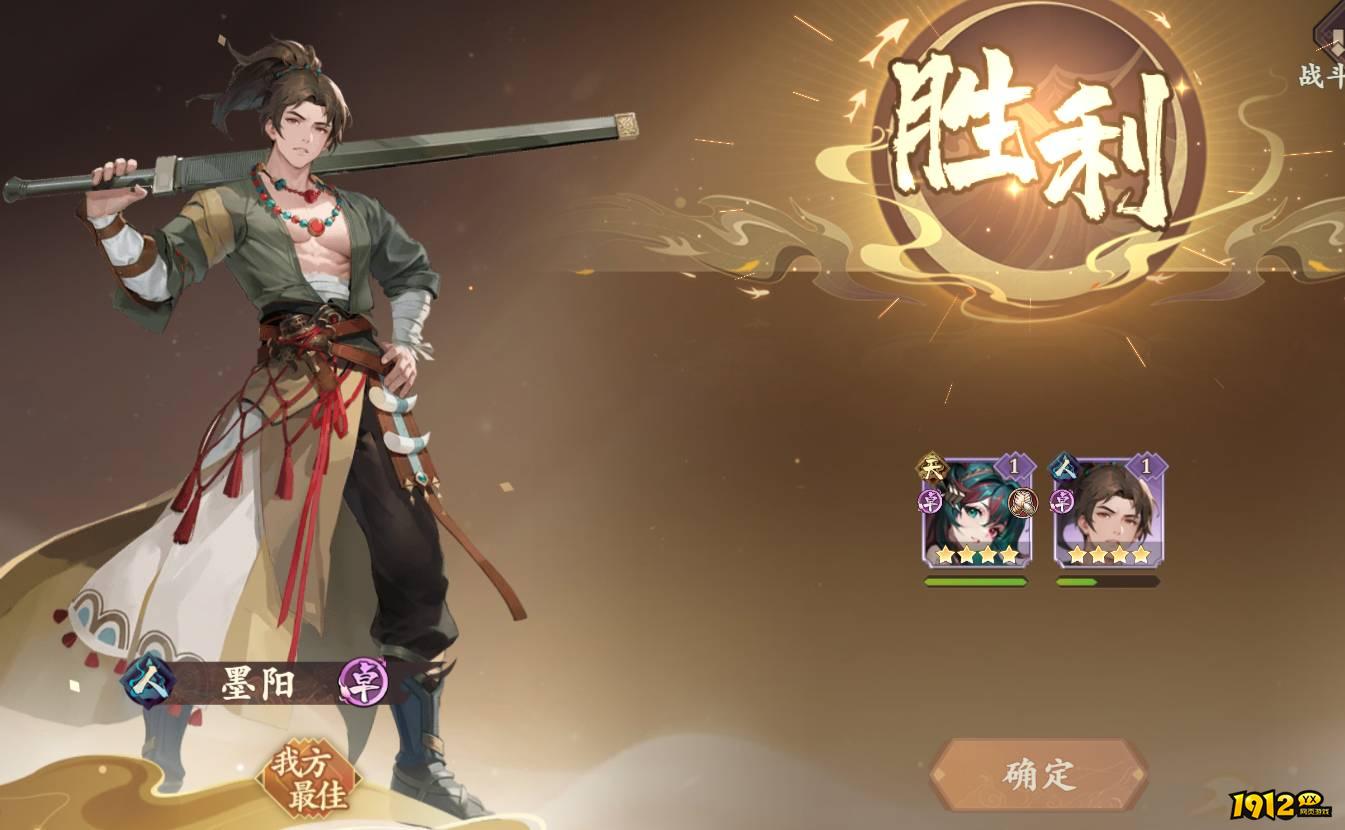This screenshot has height=830, width=1345.
Task: Select the 卓 grade badge on the brown-haired hero
Action: tap(1060, 500)
